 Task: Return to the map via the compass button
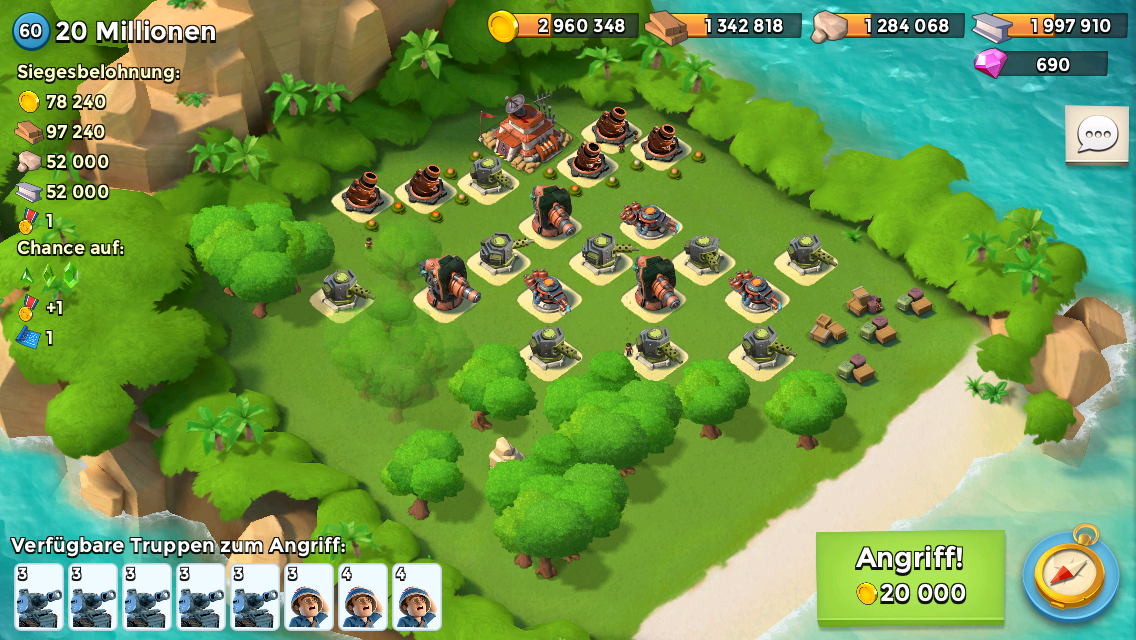[1070, 574]
